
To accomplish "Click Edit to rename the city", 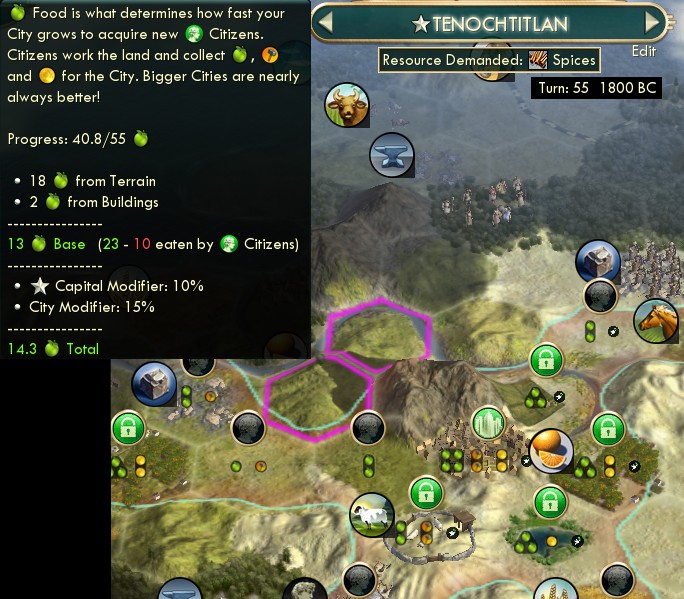I will (x=644, y=51).
